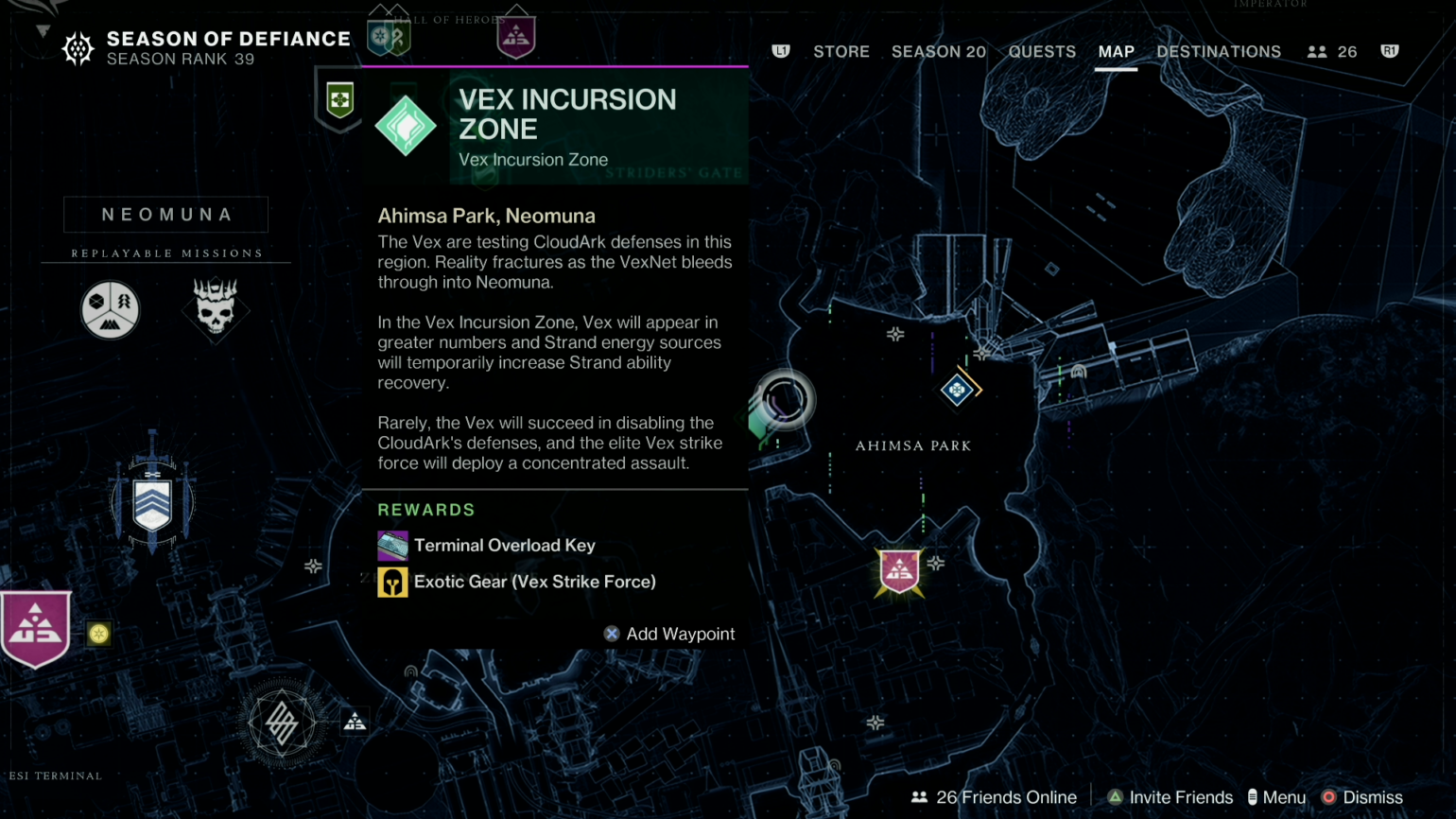The height and width of the screenshot is (819, 1456).
Task: Select the Season of Defiance season icon
Action: tap(78, 47)
